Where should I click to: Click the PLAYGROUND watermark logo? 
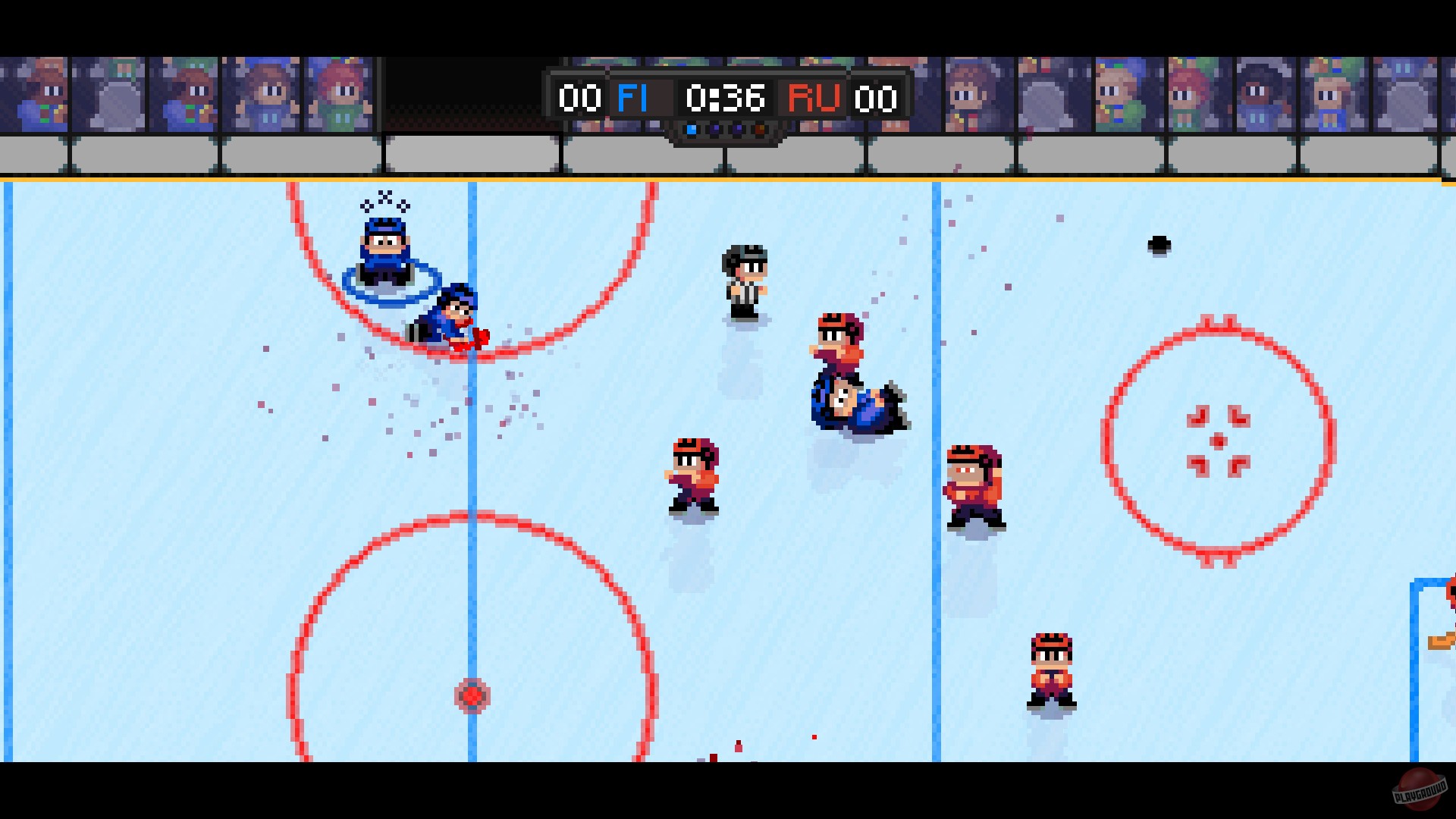coord(1420,787)
